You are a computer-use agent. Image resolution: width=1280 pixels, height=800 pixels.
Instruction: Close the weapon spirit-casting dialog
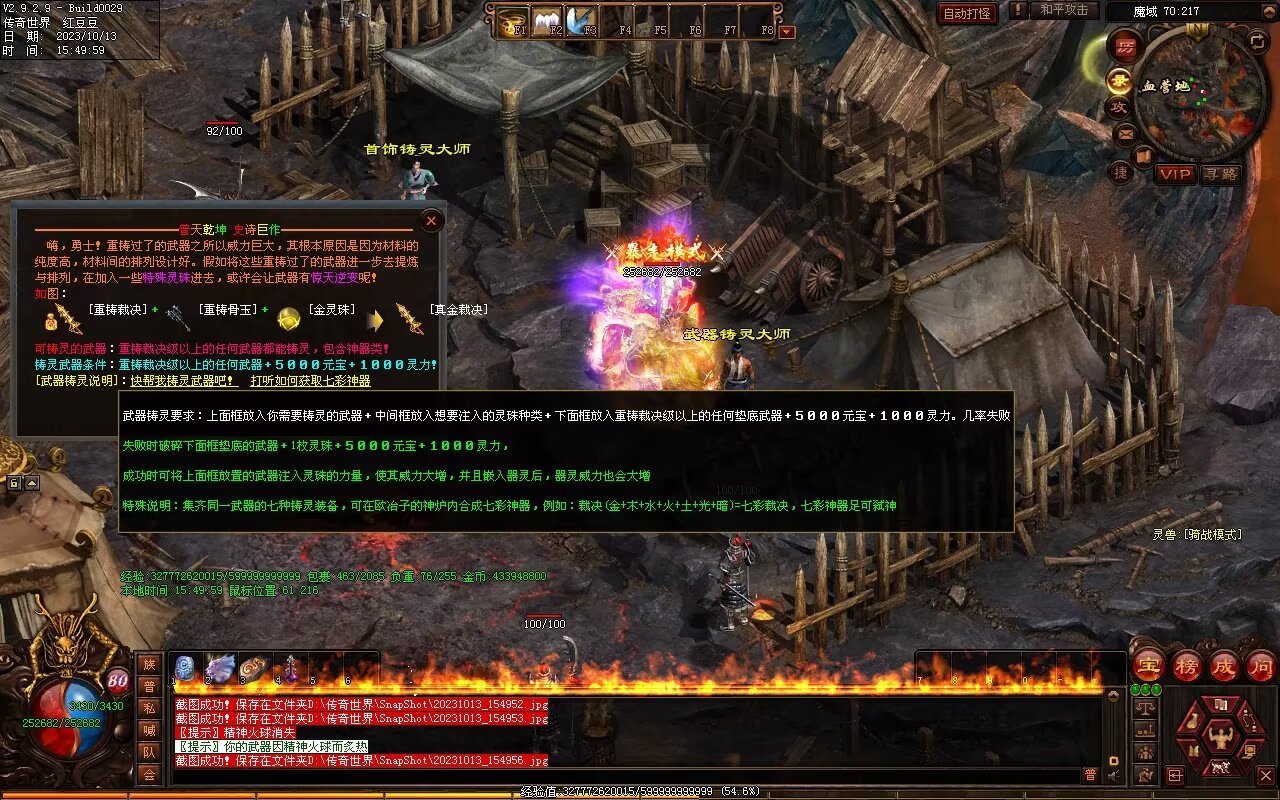[431, 220]
